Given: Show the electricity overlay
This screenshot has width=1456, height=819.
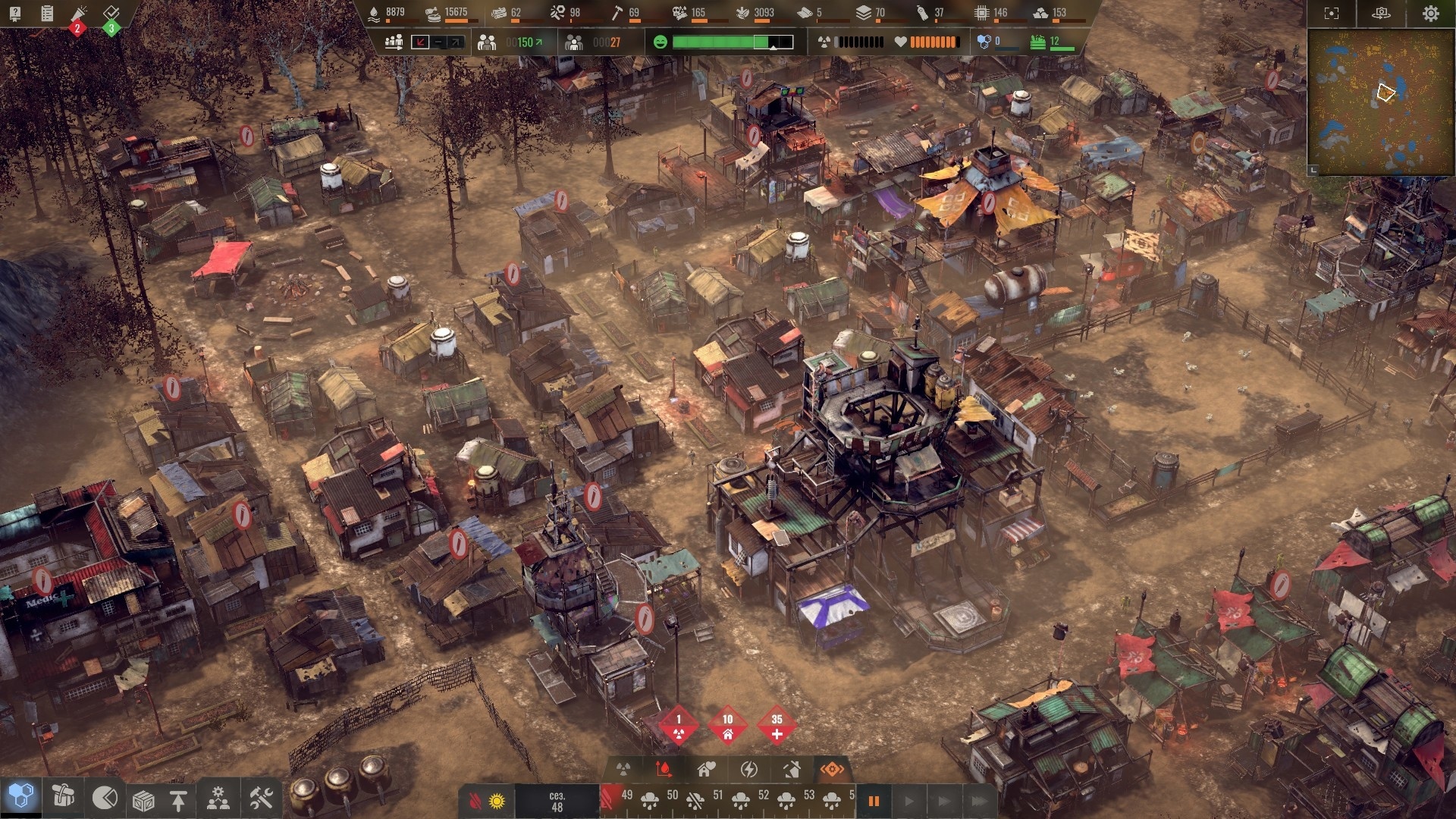Looking at the screenshot, I should [x=749, y=770].
